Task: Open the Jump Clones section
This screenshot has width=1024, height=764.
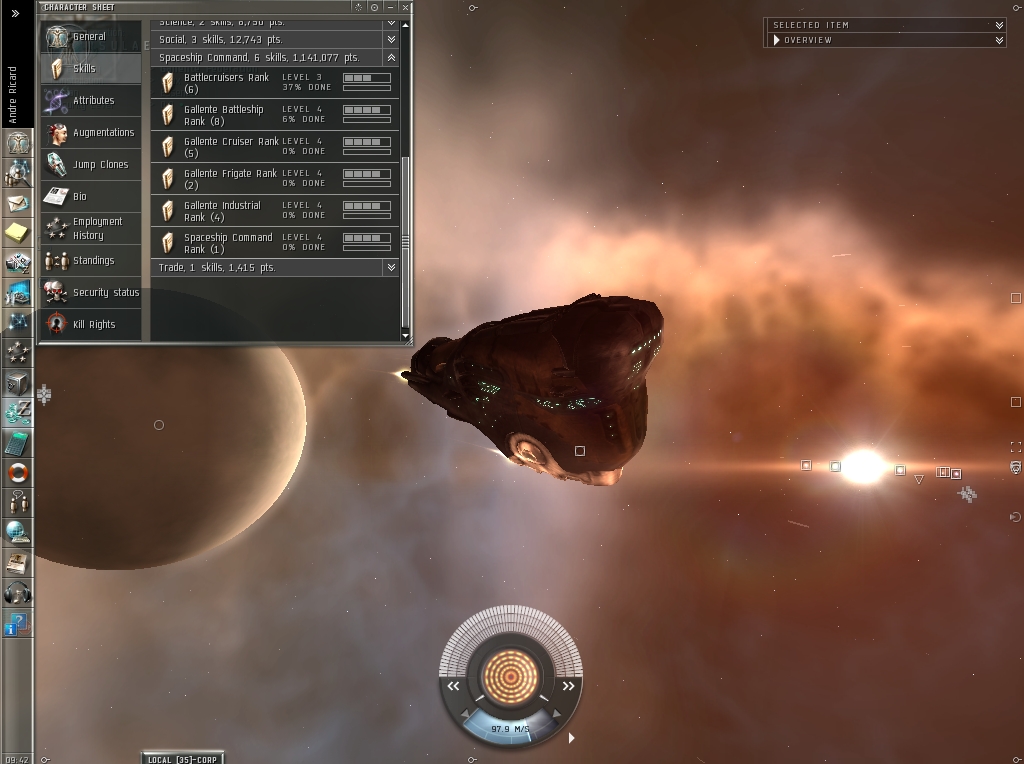Action: pyautogui.click(x=100, y=165)
